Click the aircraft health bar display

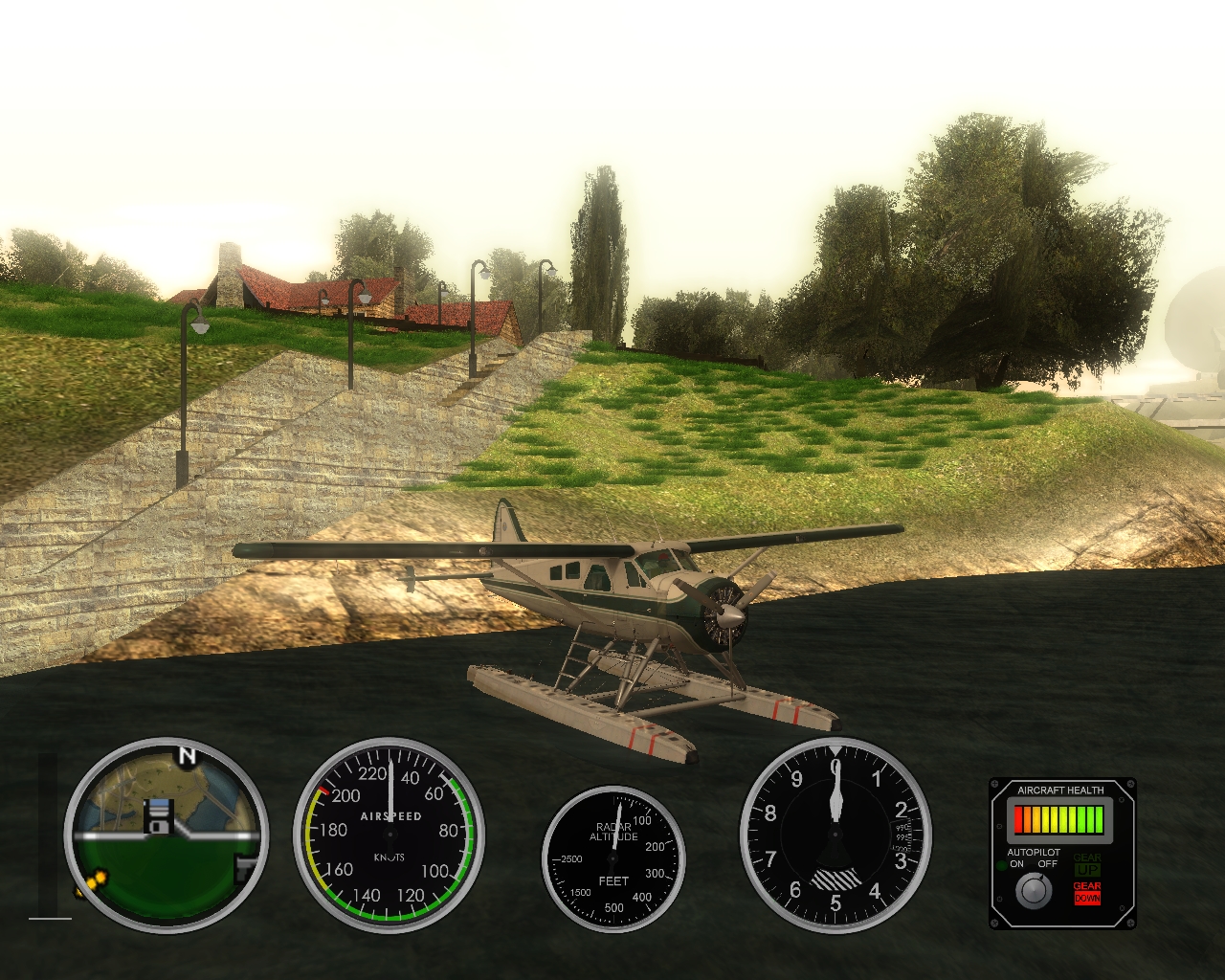(x=1058, y=819)
